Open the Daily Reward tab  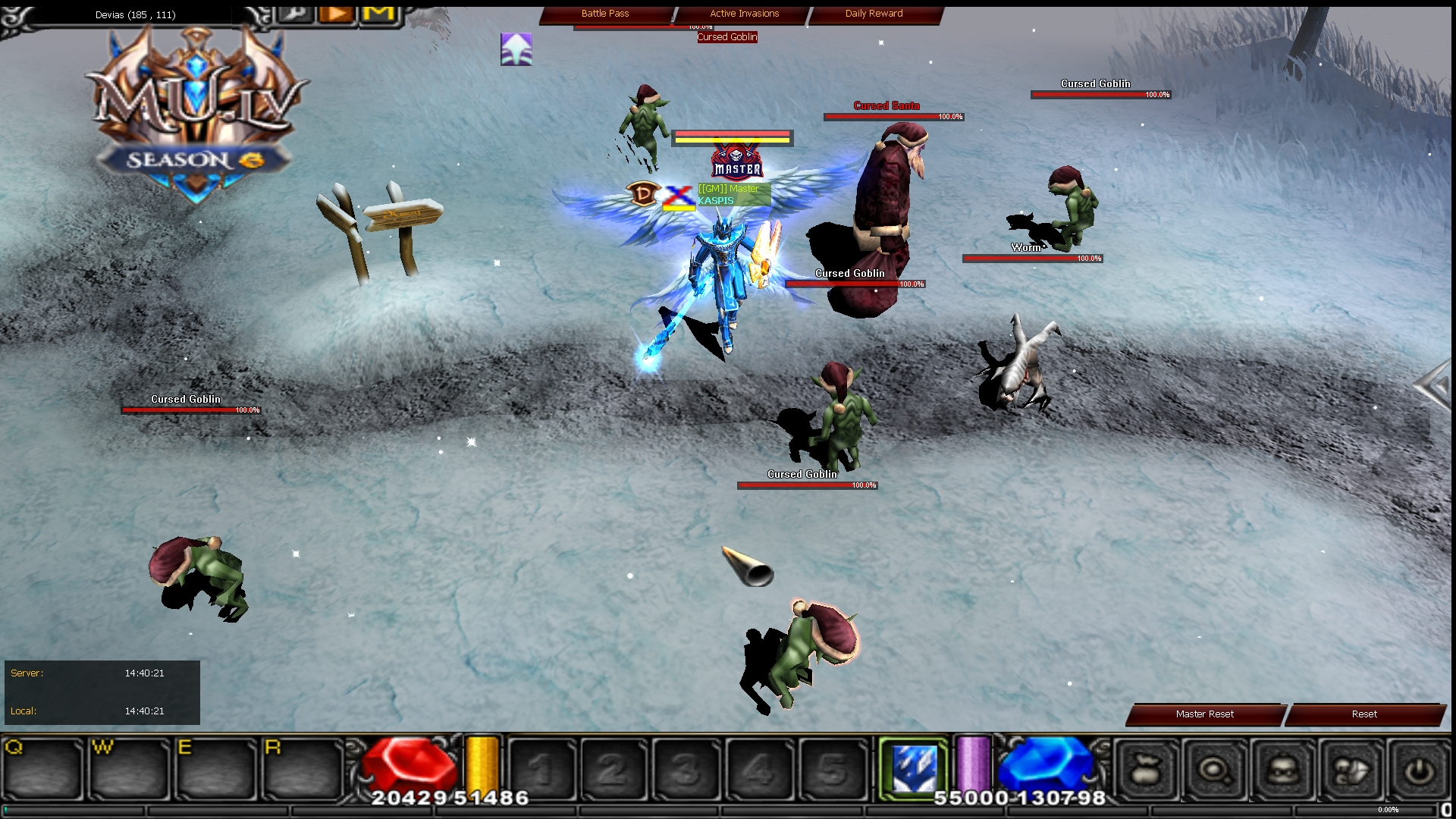pyautogui.click(x=874, y=13)
